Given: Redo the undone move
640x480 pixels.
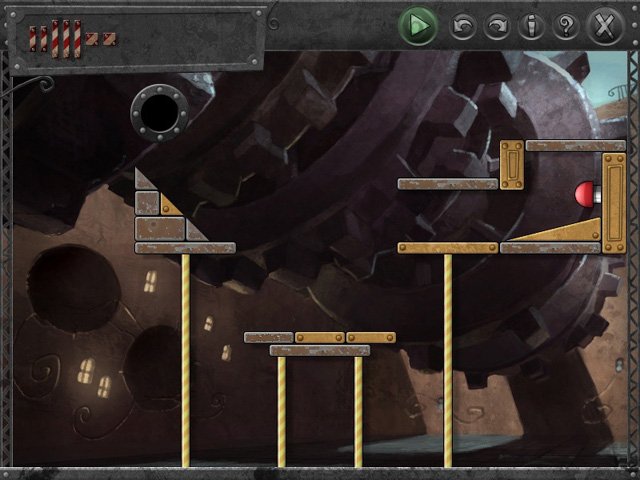Looking at the screenshot, I should (x=497, y=27).
